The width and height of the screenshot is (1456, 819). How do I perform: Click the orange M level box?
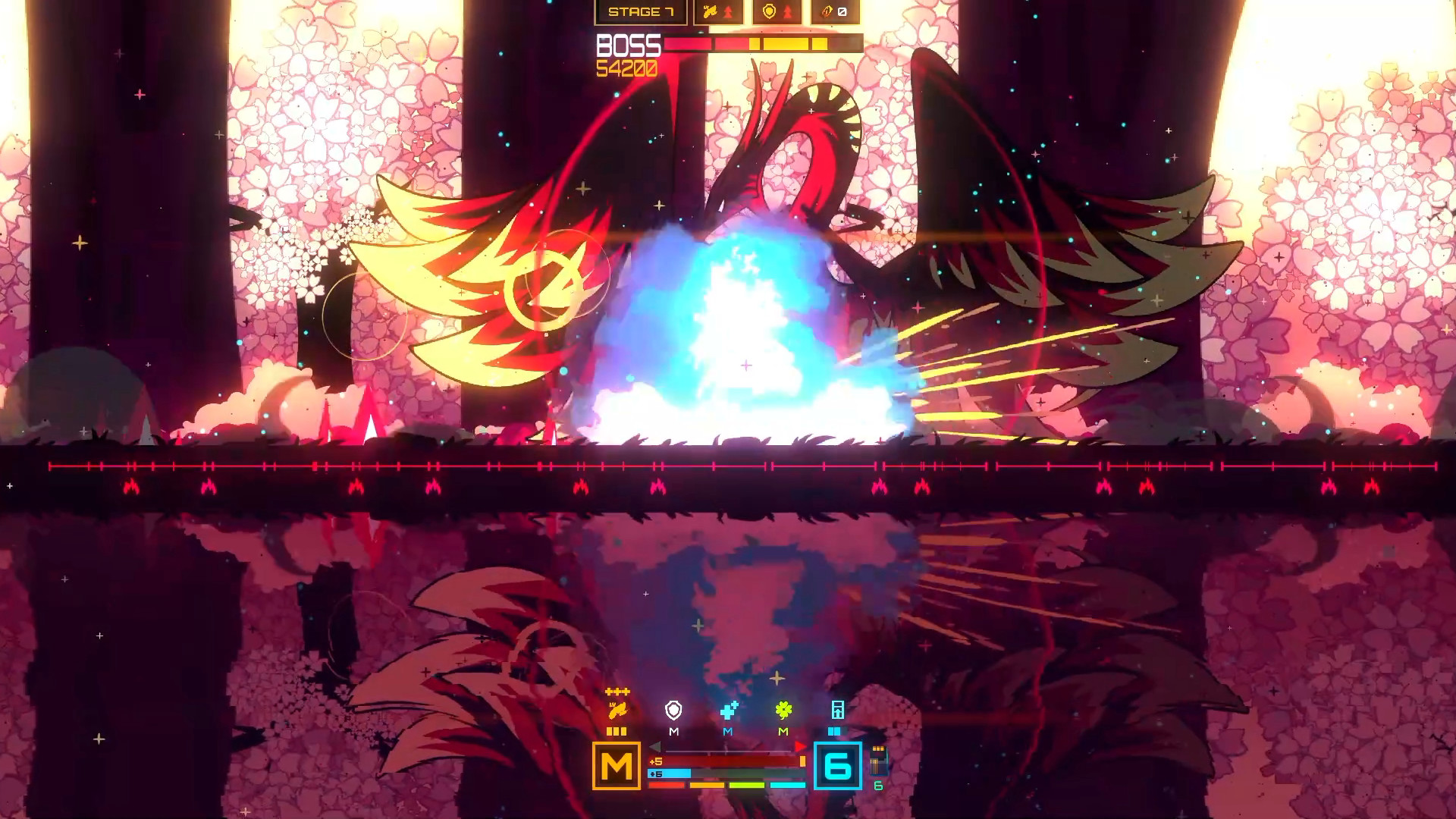coord(616,766)
